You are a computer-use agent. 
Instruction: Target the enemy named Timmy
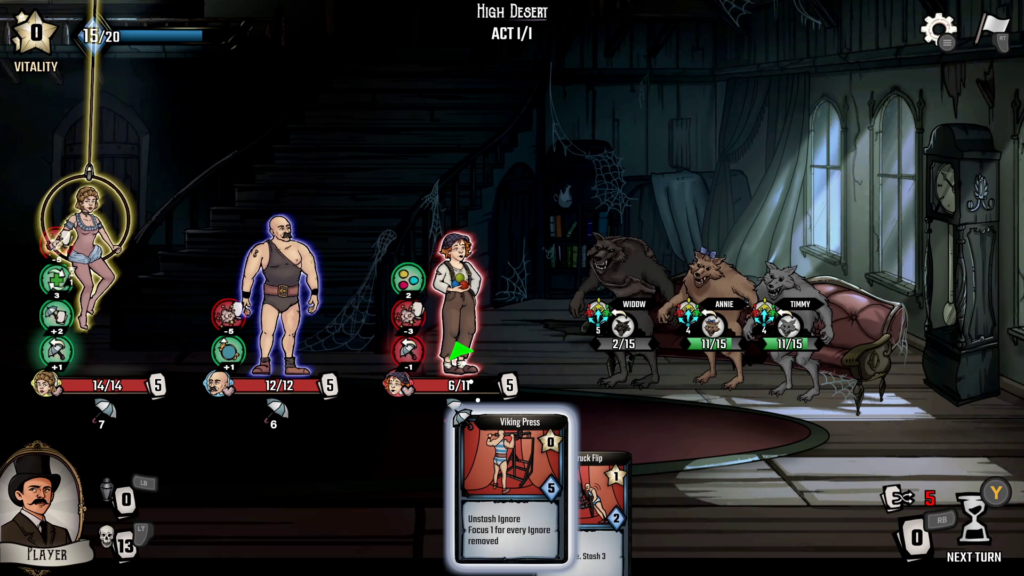(795, 310)
